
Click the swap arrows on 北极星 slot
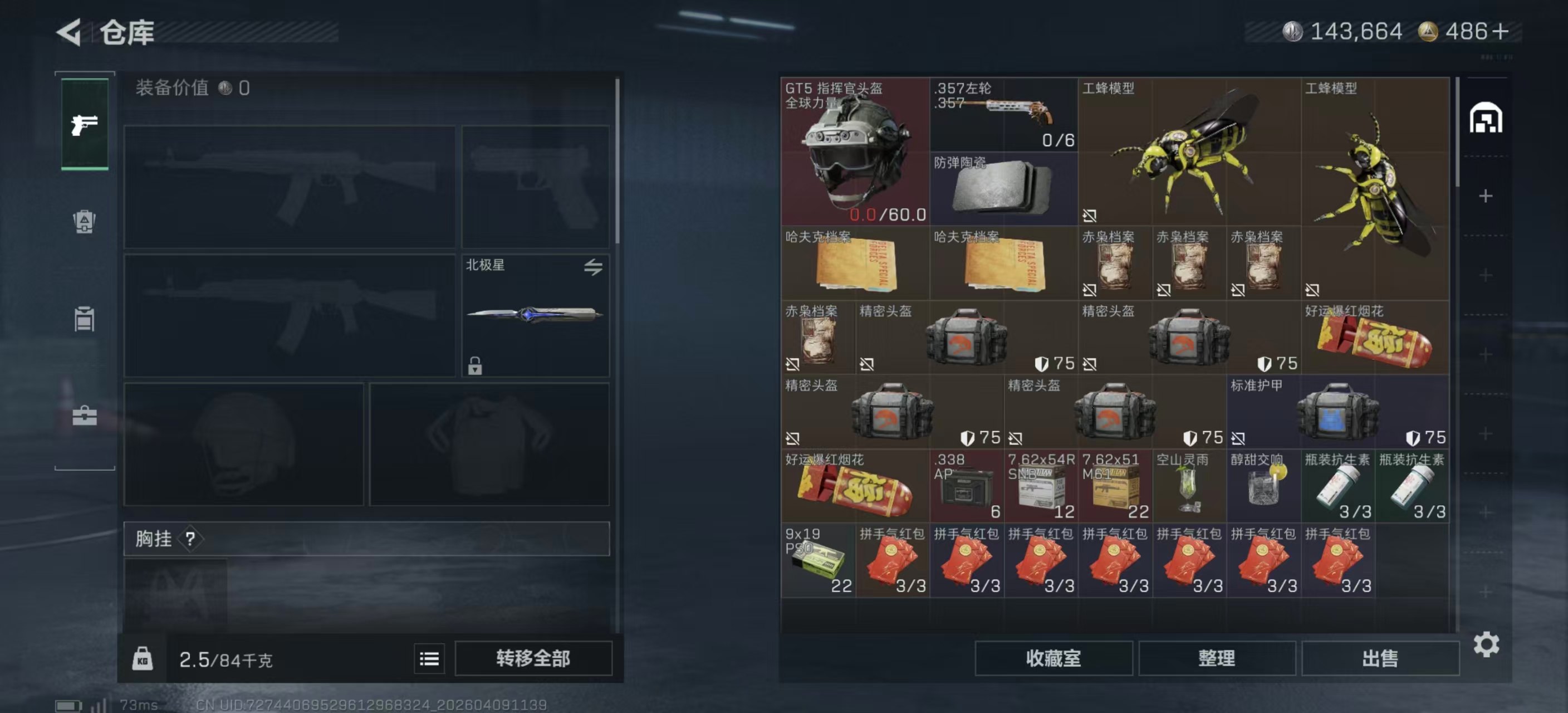point(595,266)
